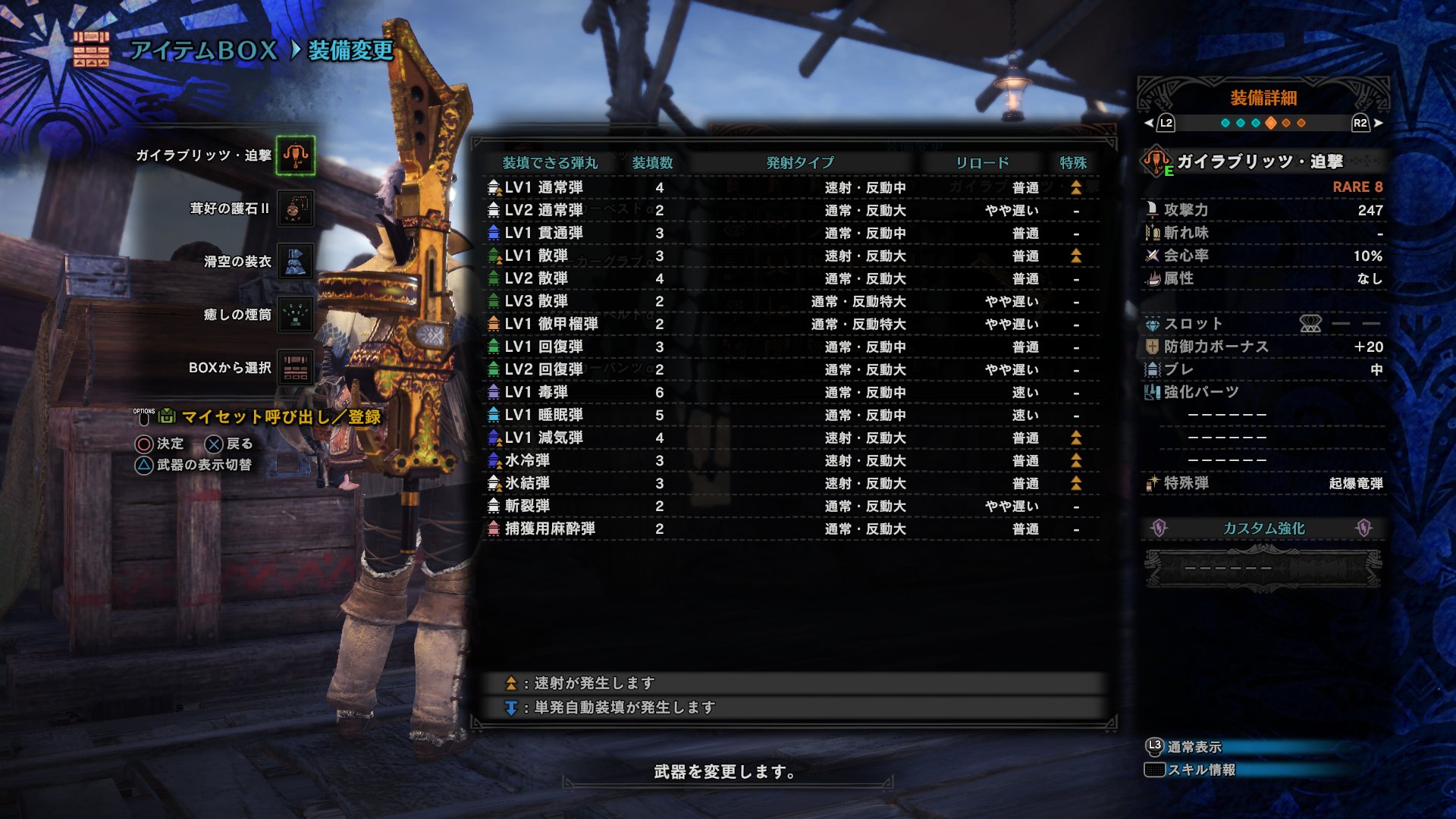The width and height of the screenshot is (1456, 819).
Task: Select the 滑空の装衣 mantle icon
Action: 294,261
